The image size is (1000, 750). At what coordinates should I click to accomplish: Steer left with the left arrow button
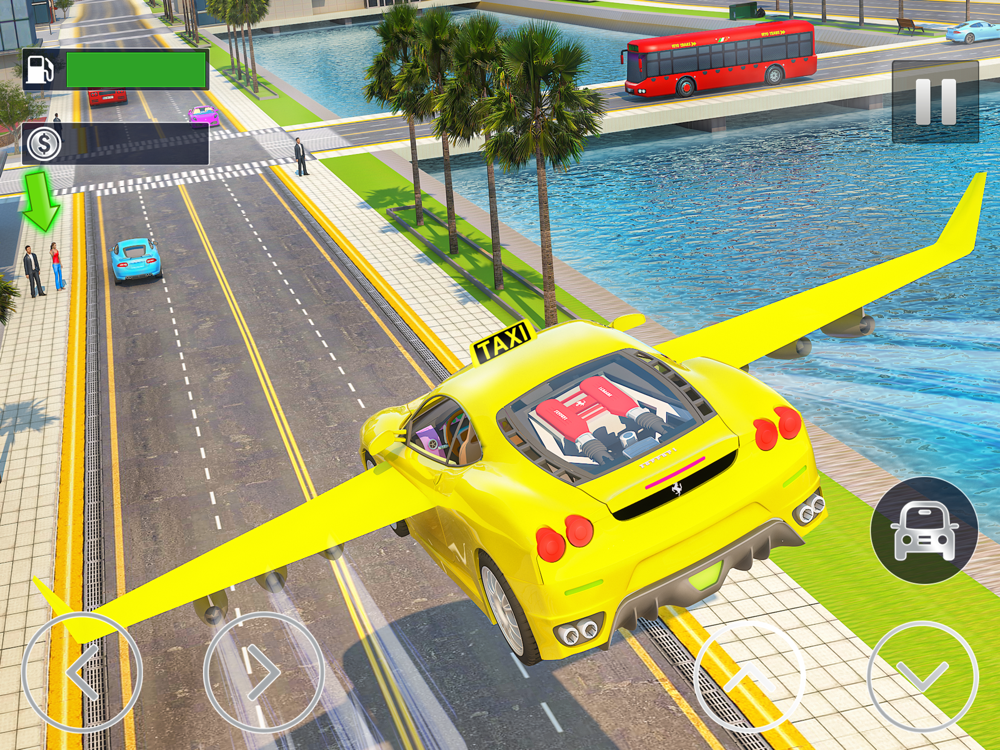click(82, 672)
